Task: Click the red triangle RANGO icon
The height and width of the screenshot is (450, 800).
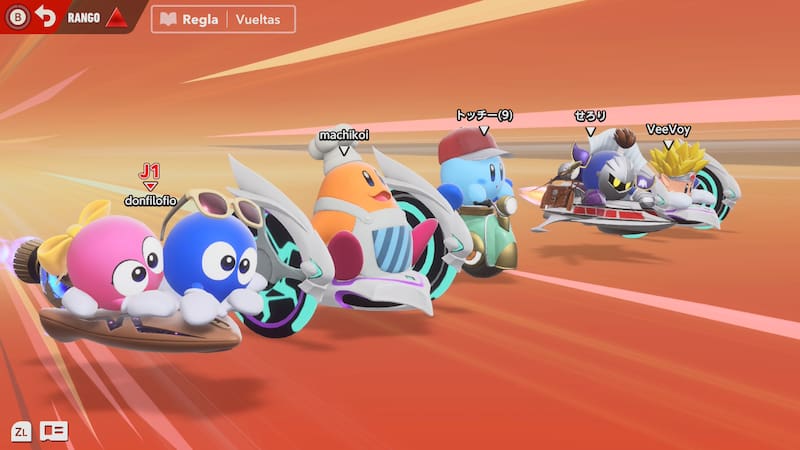Action: (x=116, y=18)
